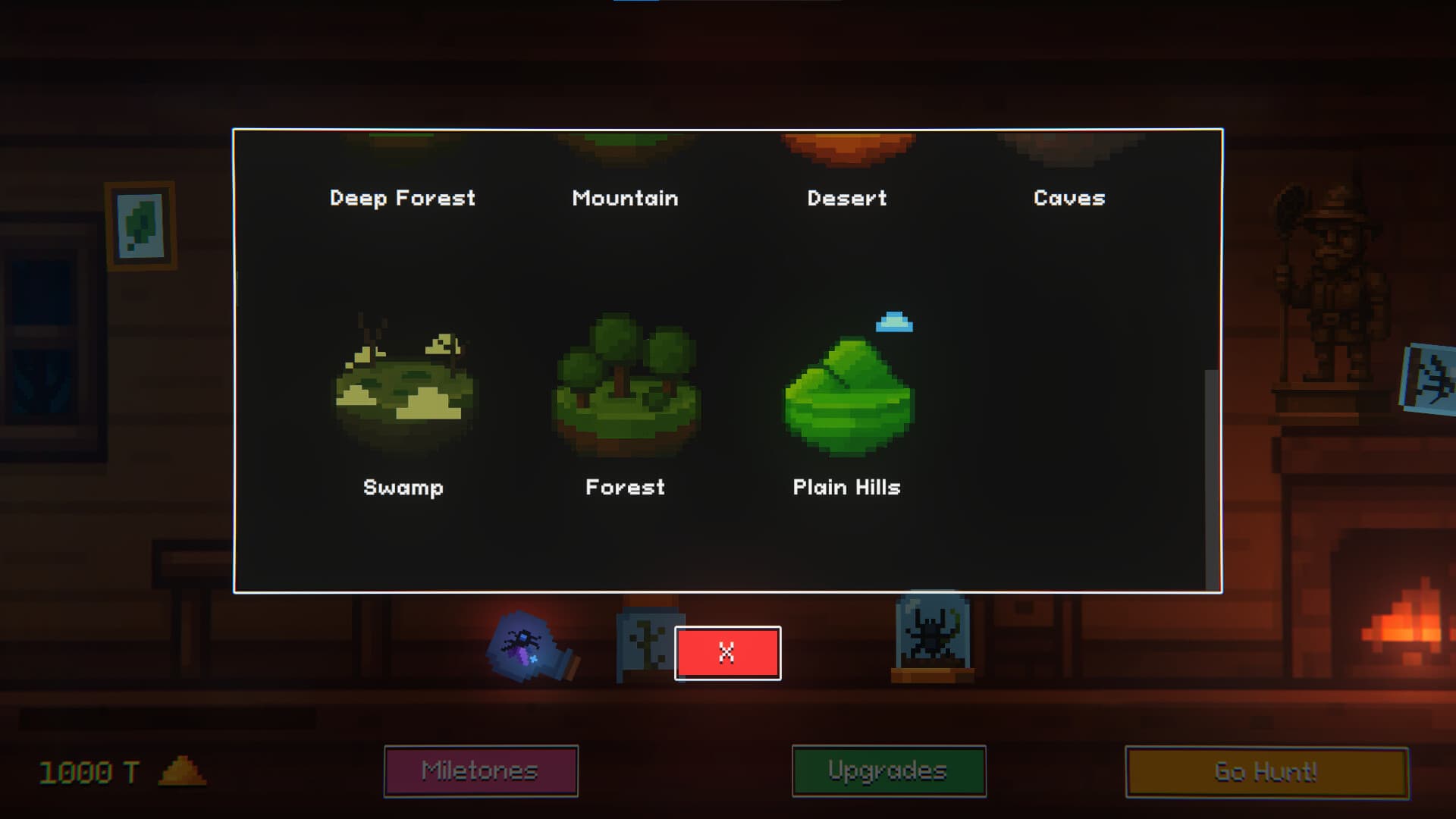The height and width of the screenshot is (819, 1456).
Task: Close the biome selection with the red X
Action: point(727,652)
